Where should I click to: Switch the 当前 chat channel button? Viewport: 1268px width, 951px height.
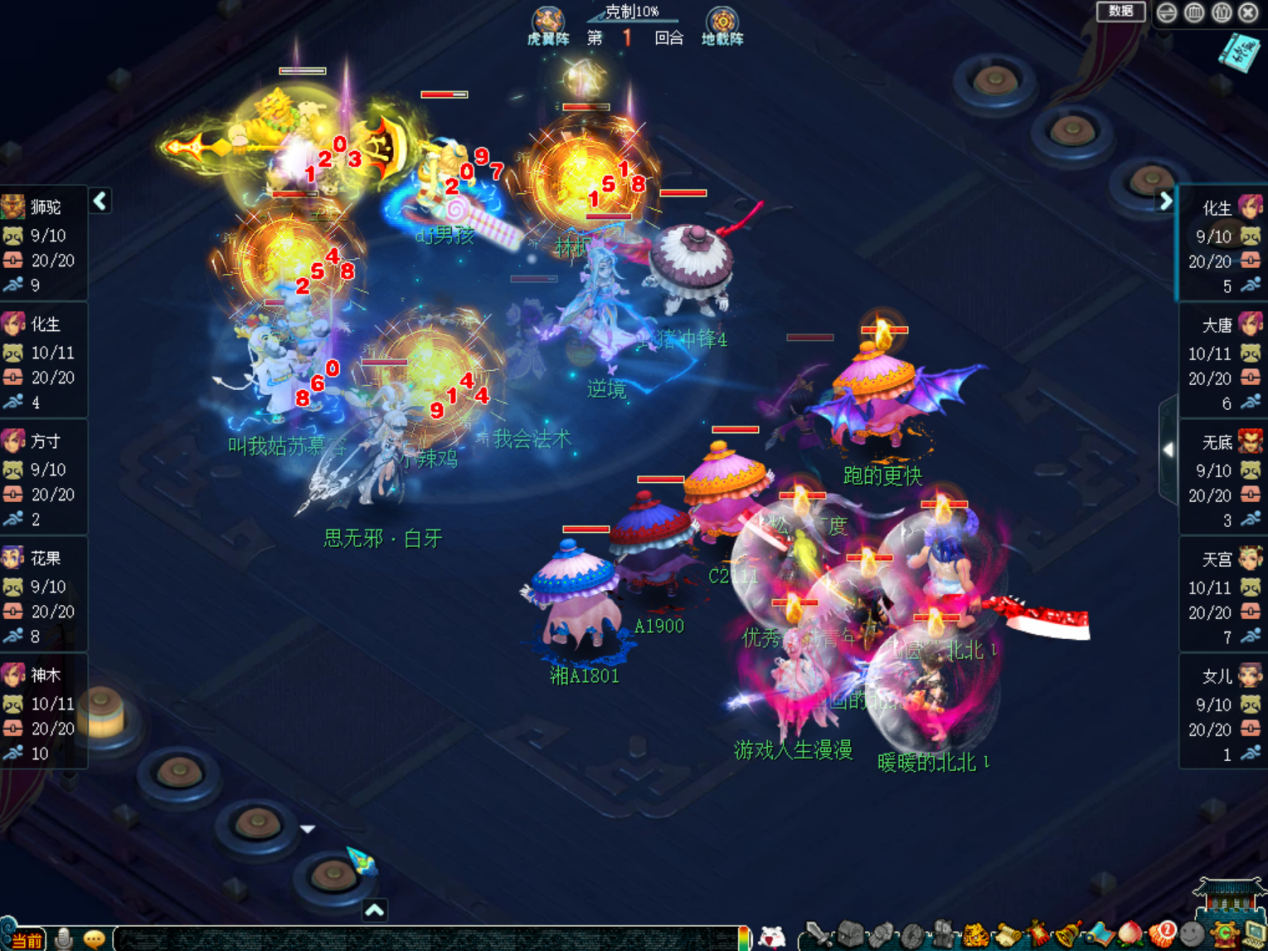(x=27, y=940)
